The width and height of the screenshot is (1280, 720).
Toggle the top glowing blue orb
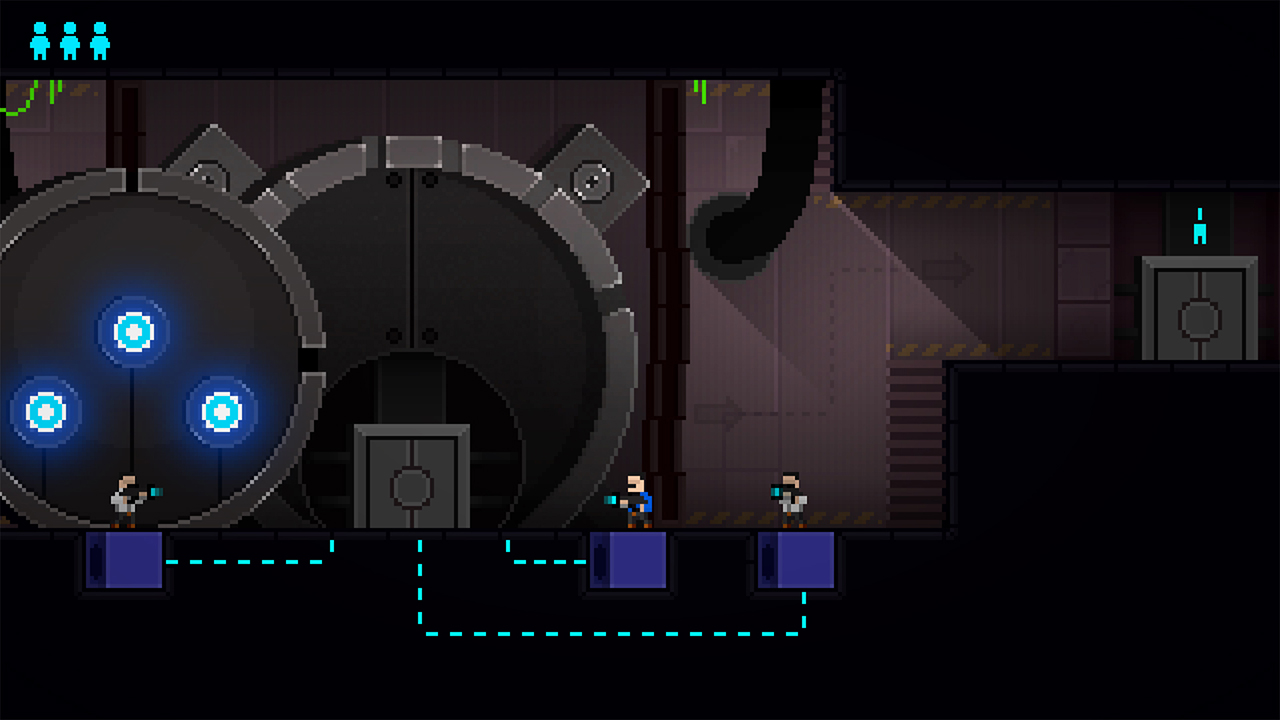click(x=133, y=331)
